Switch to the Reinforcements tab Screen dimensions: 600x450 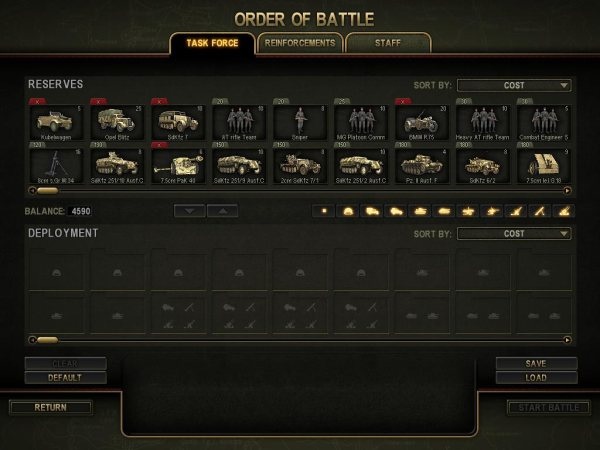(x=299, y=42)
